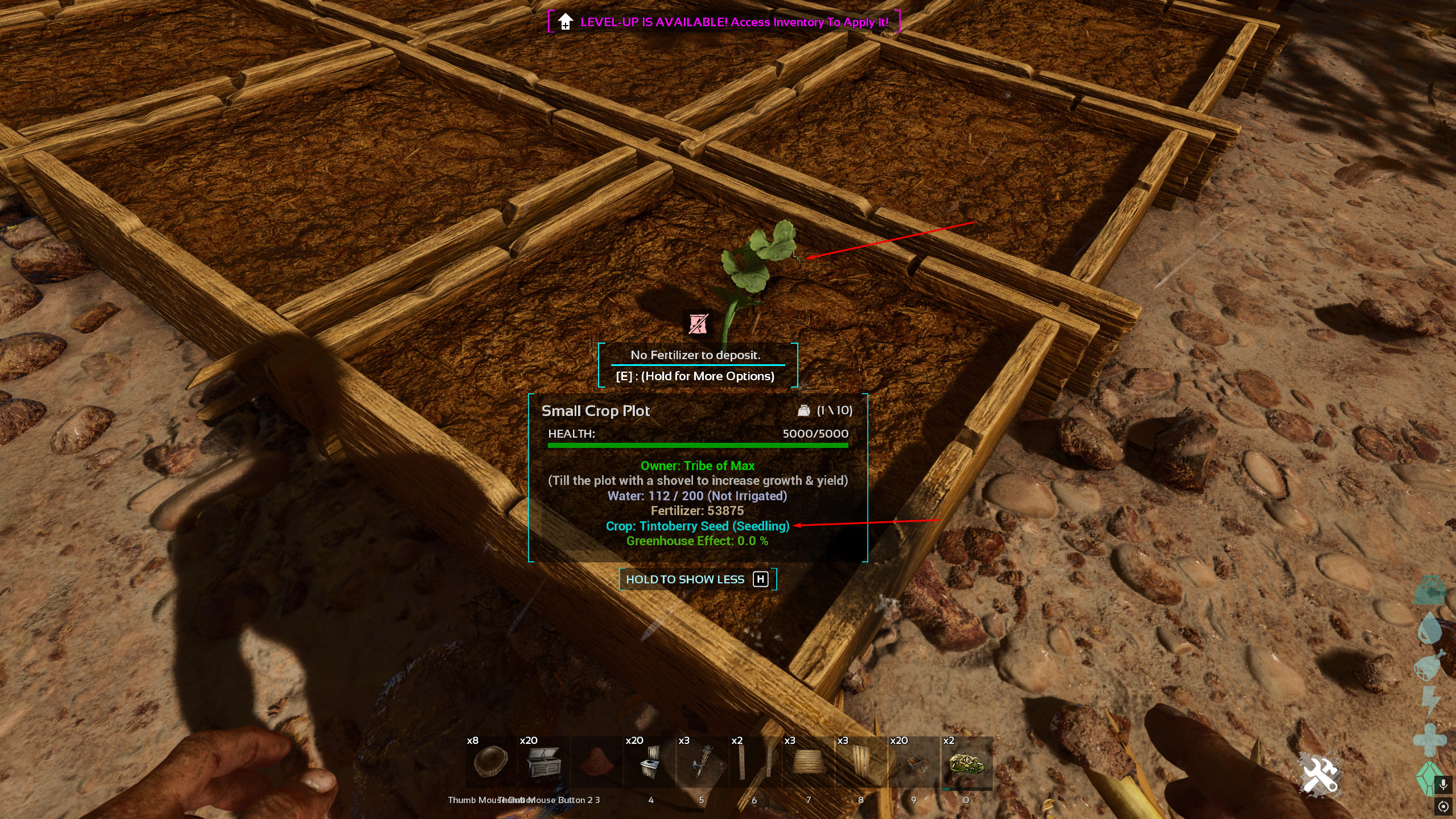Choose the green fly-covered item in slot 0
Image resolution: width=1456 pixels, height=819 pixels.
(x=966, y=763)
